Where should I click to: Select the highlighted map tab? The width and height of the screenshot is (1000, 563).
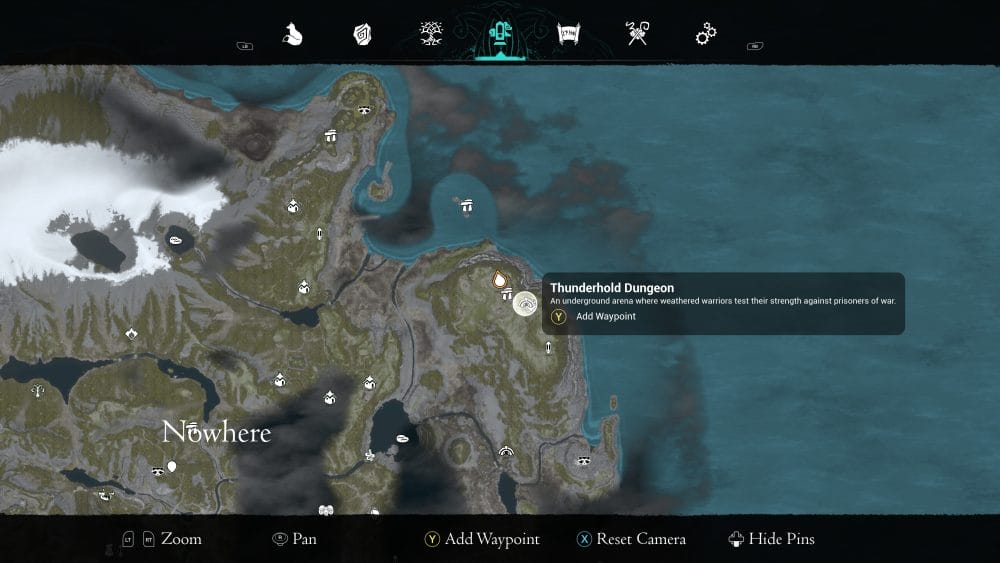499,35
